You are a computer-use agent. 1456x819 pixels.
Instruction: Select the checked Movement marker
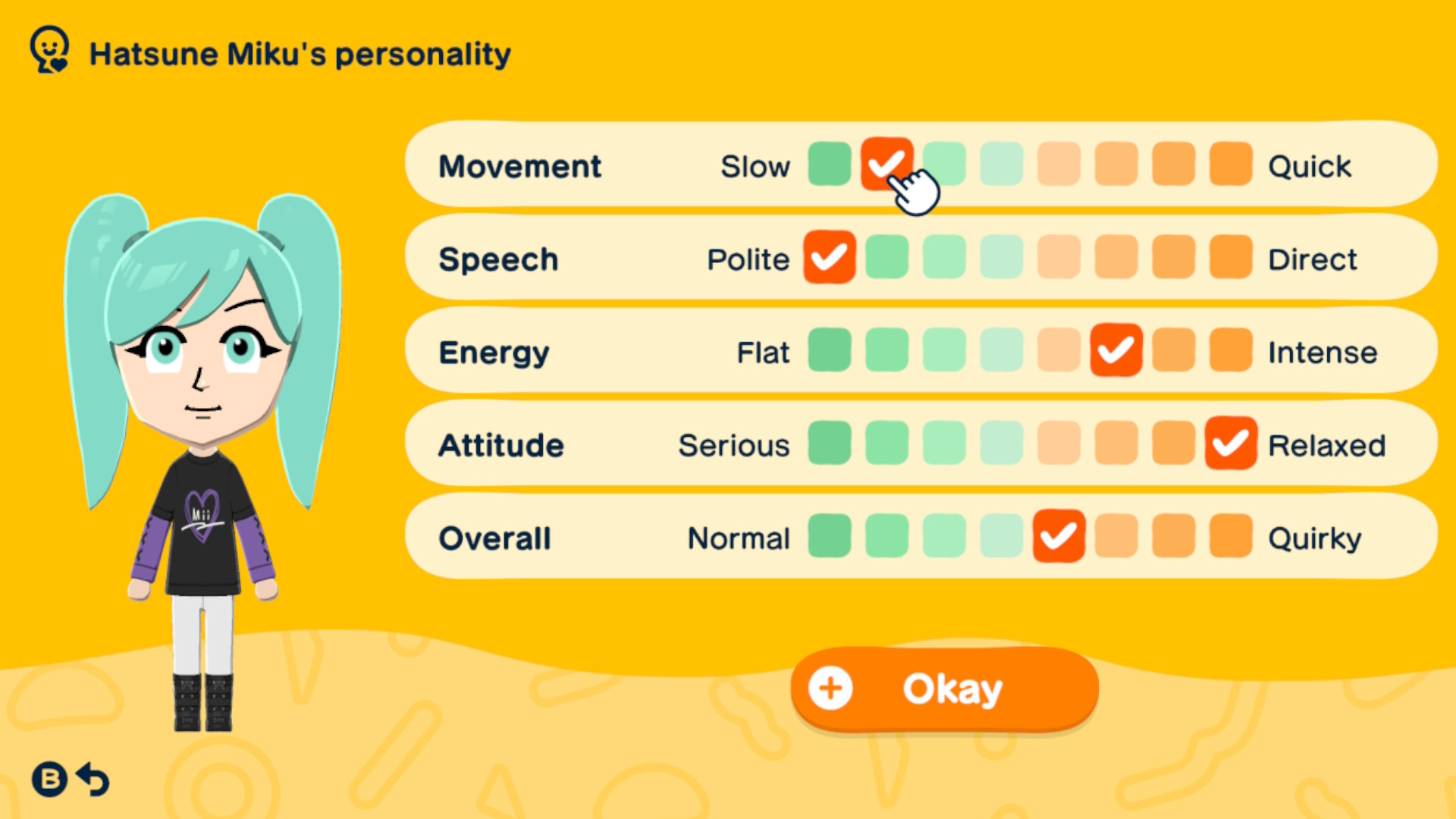click(886, 165)
